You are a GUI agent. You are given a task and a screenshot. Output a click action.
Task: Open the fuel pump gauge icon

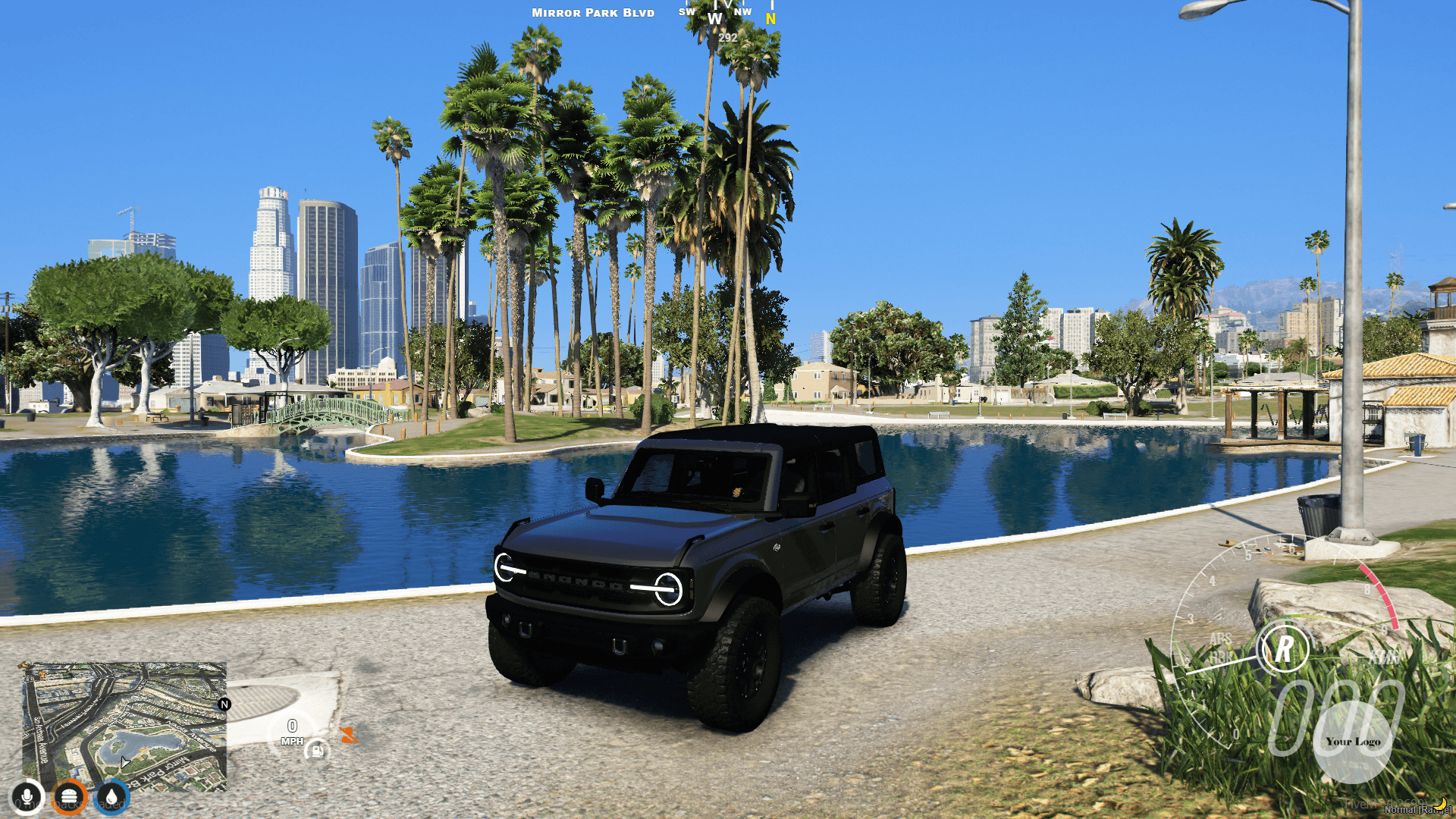coord(316,752)
